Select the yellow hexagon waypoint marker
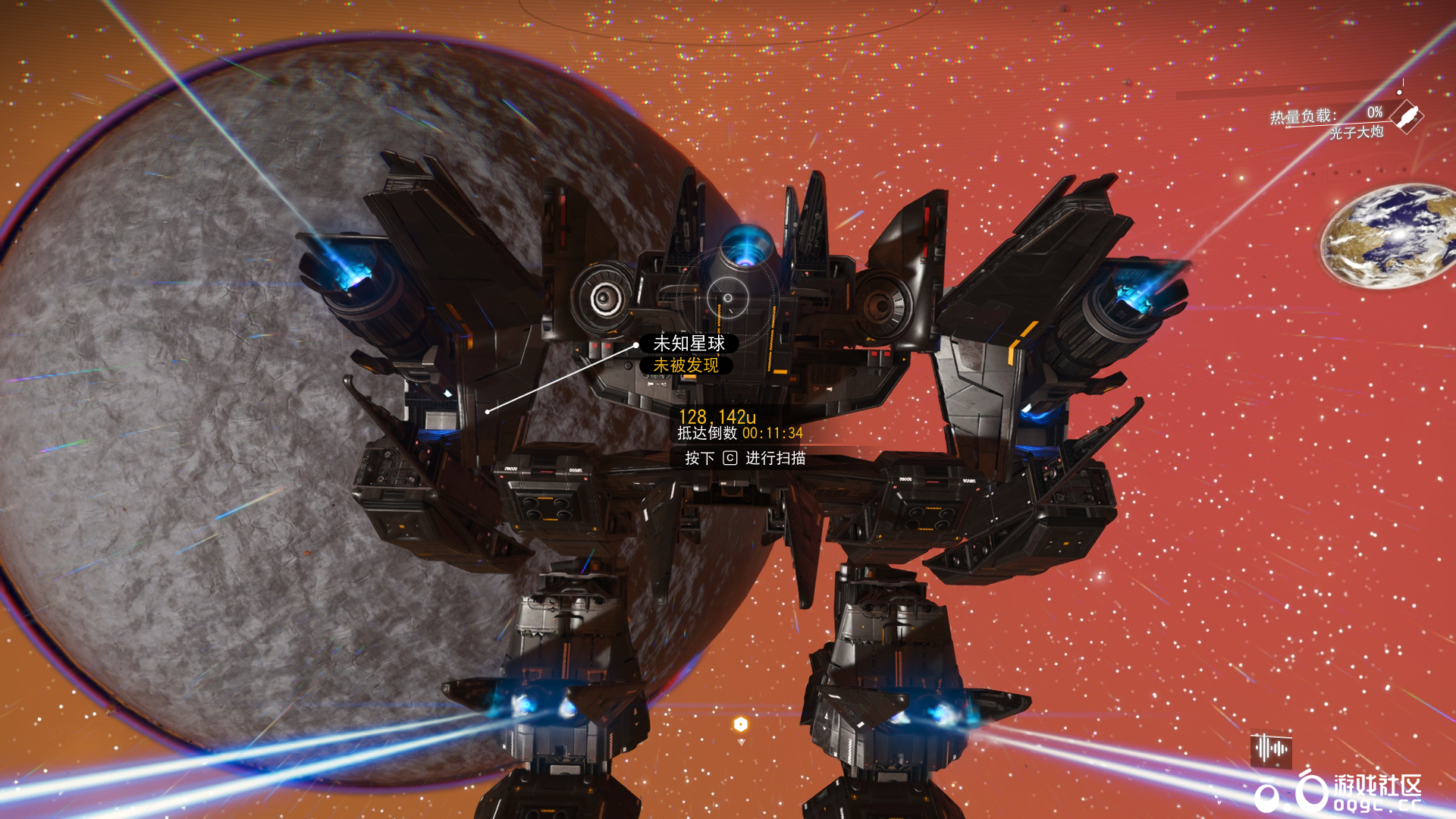The width and height of the screenshot is (1456, 819). tap(741, 724)
